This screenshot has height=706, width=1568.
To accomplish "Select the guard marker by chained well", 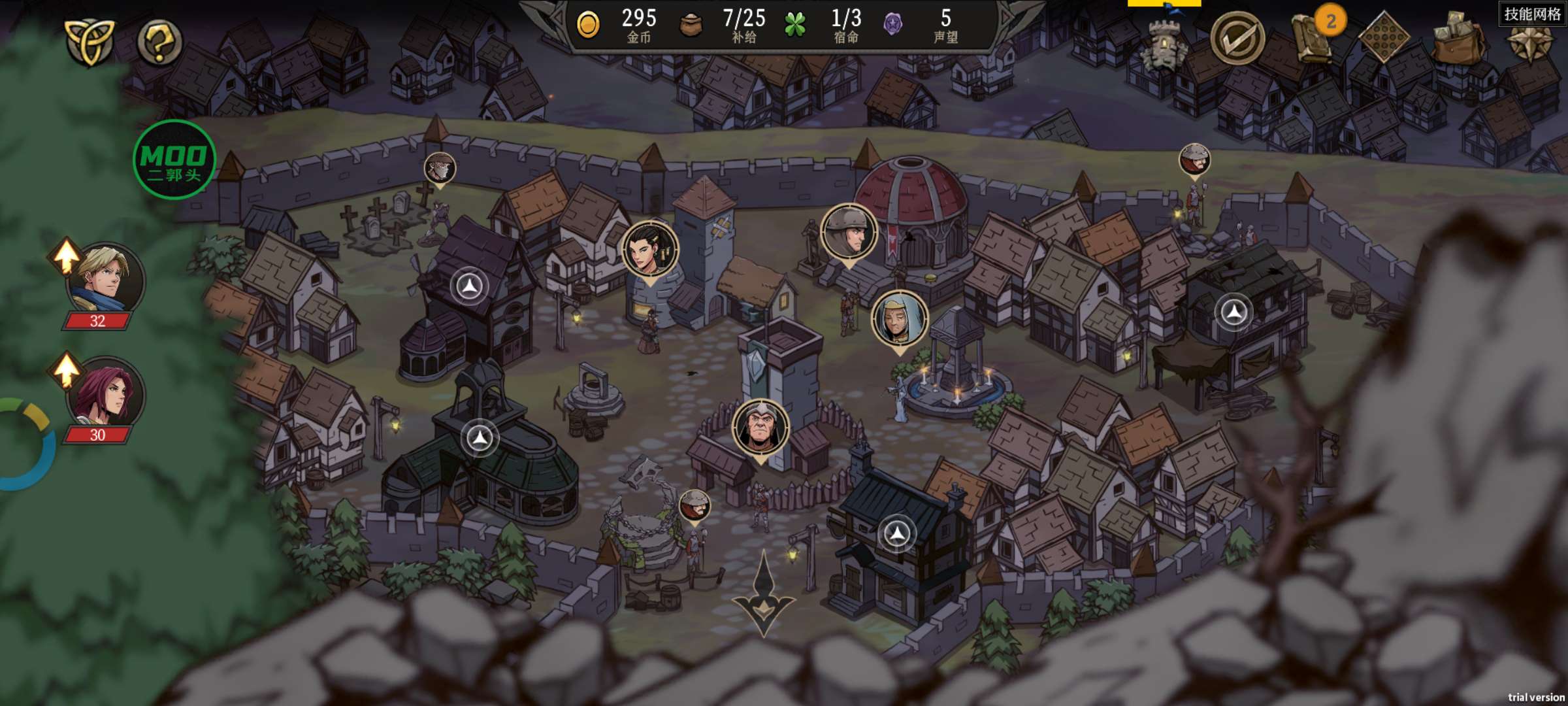I will point(694,505).
